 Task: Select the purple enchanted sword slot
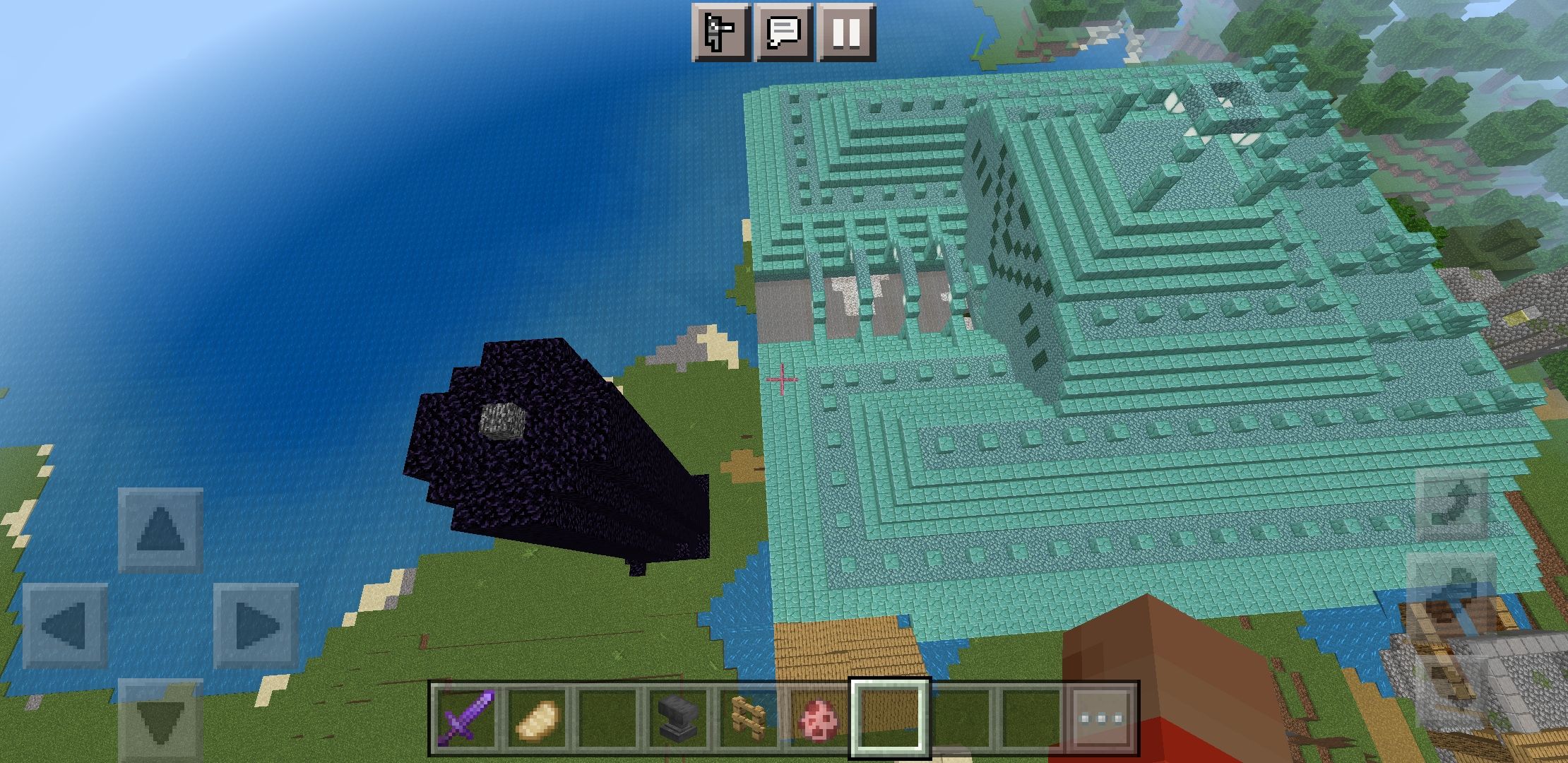(466, 718)
